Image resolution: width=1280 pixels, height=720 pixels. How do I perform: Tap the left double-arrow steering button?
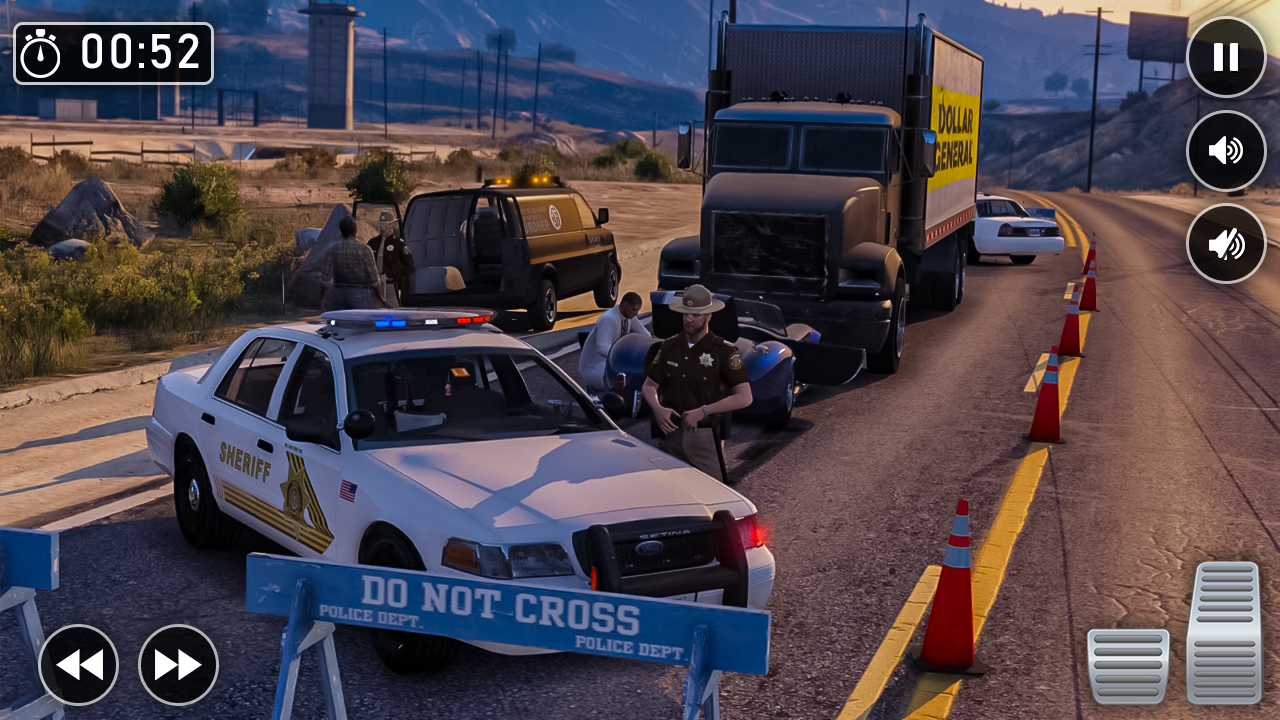80,664
